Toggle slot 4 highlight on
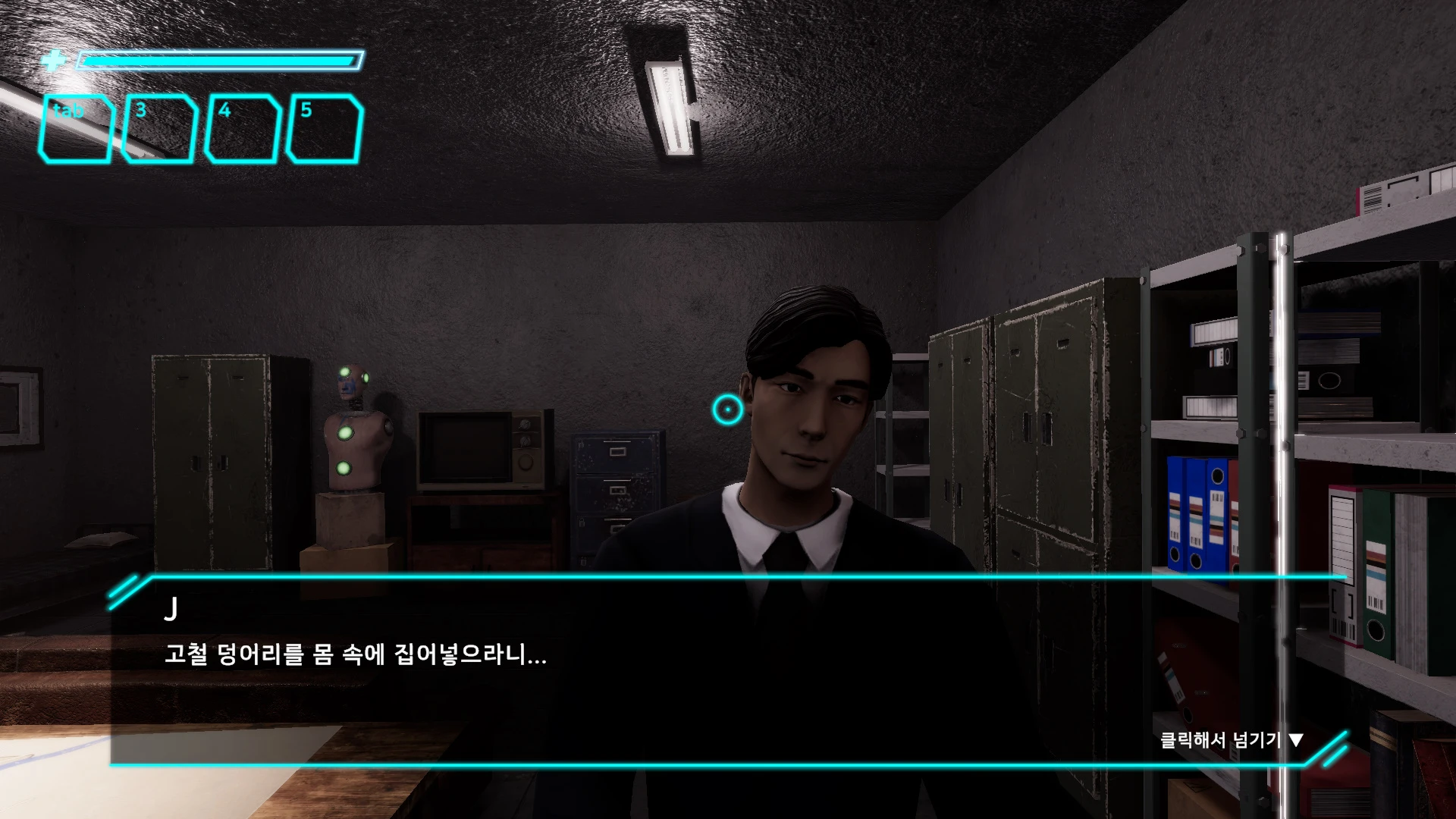Viewport: 1456px width, 819px height. pyautogui.click(x=243, y=129)
